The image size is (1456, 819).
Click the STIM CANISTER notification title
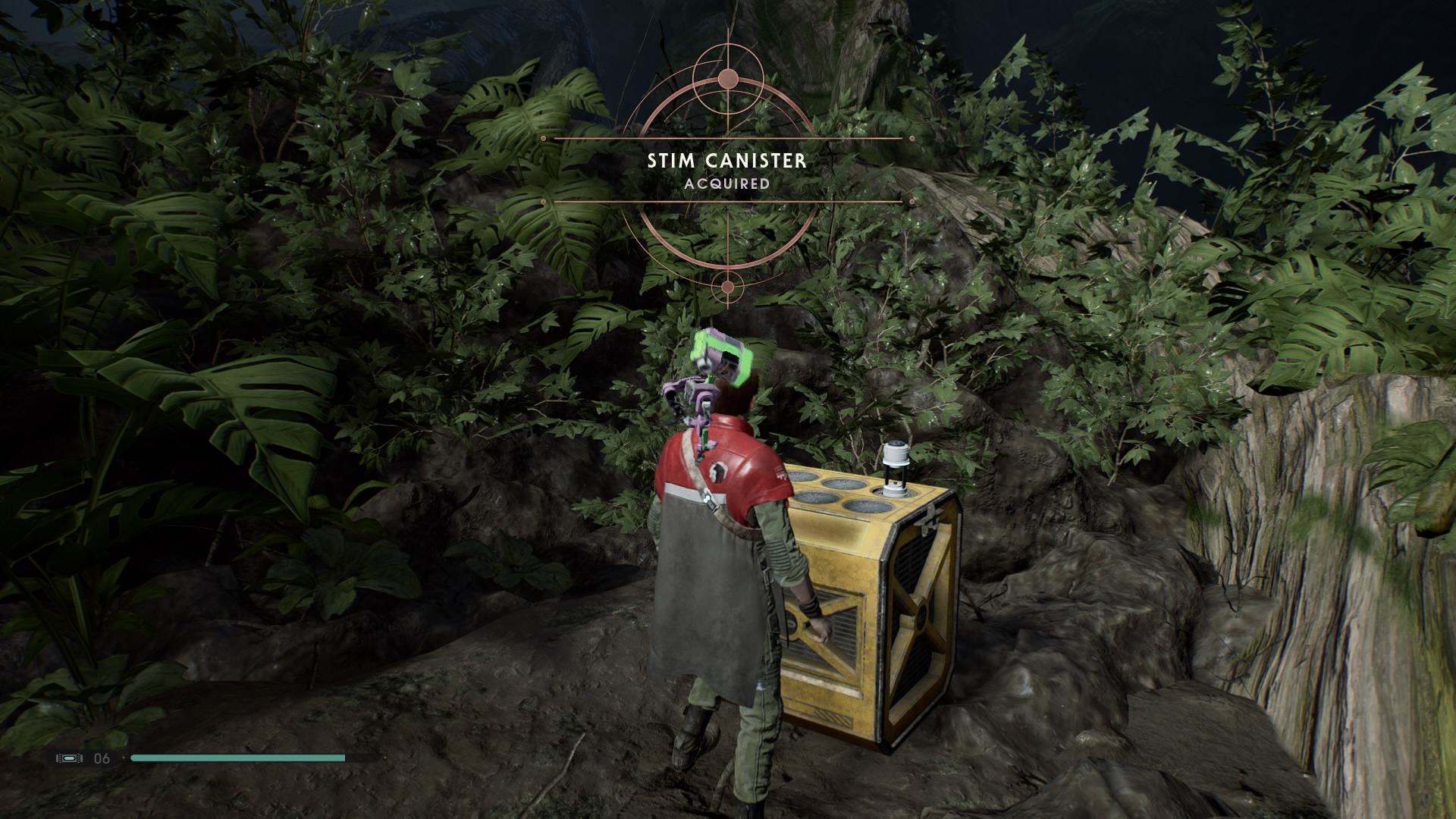pyautogui.click(x=727, y=161)
